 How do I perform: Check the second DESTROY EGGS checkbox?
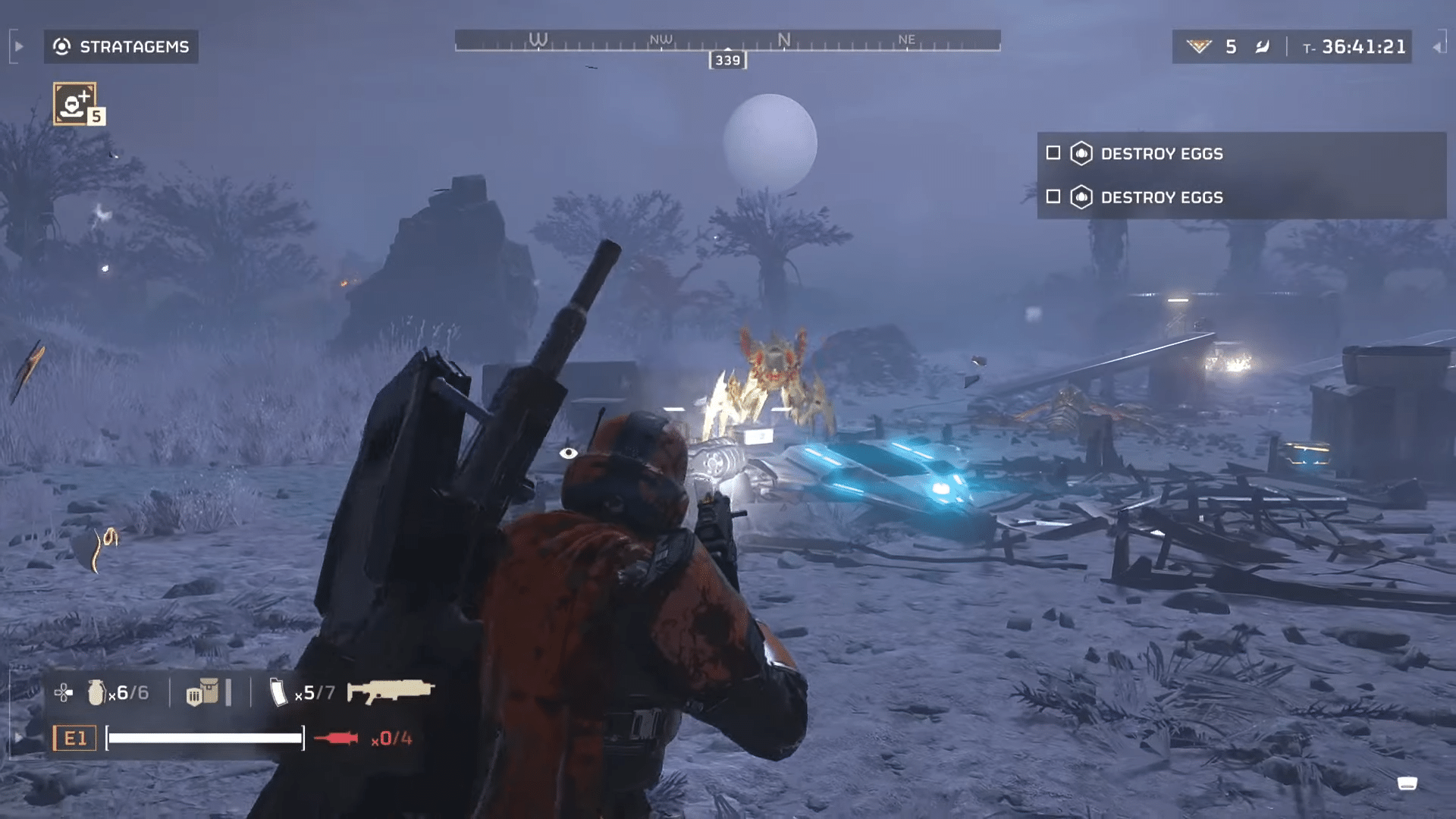click(x=1053, y=197)
